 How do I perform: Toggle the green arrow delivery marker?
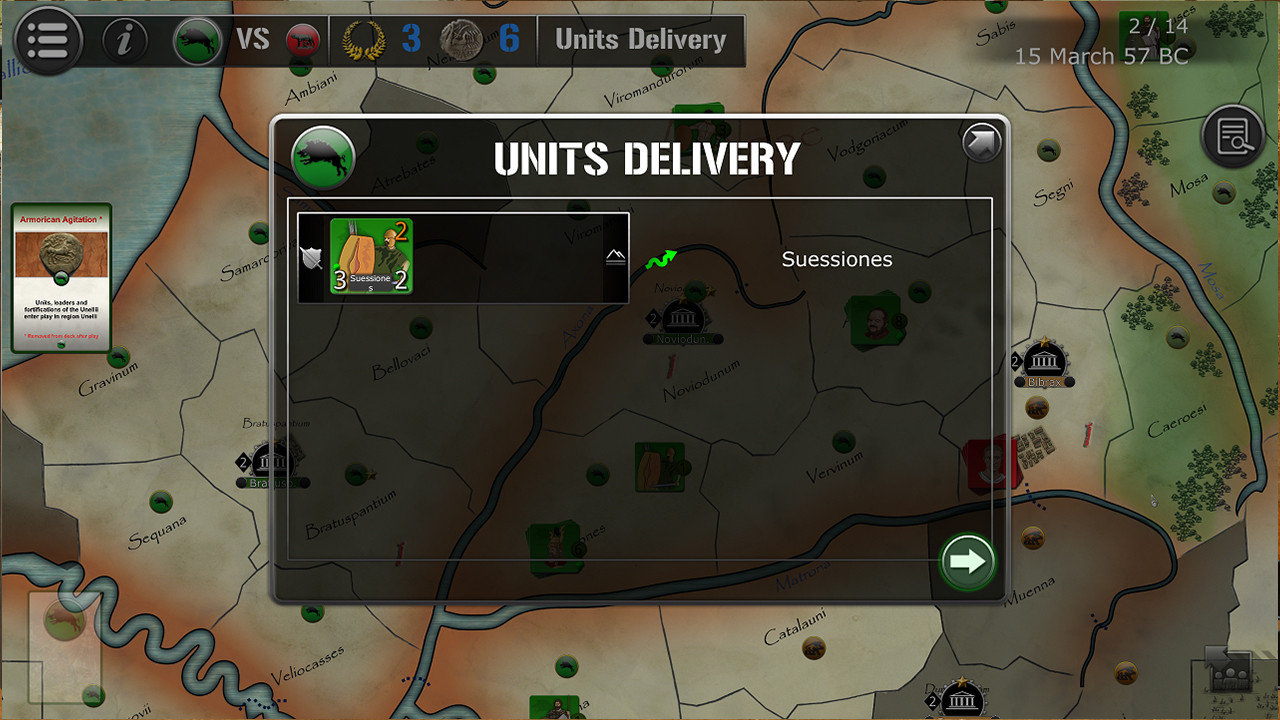coord(660,258)
